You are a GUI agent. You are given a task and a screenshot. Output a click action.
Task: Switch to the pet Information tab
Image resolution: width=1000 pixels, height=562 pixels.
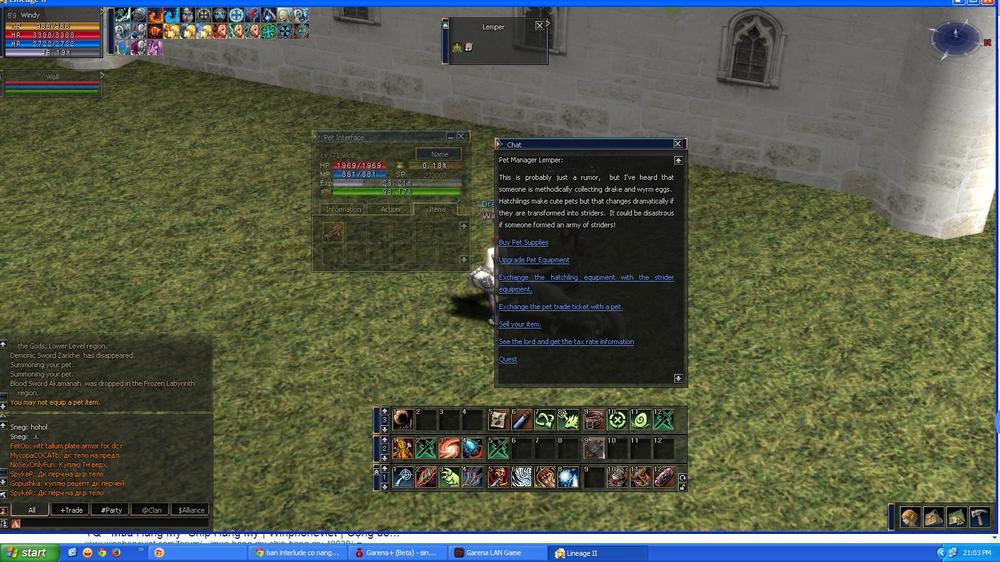(343, 210)
